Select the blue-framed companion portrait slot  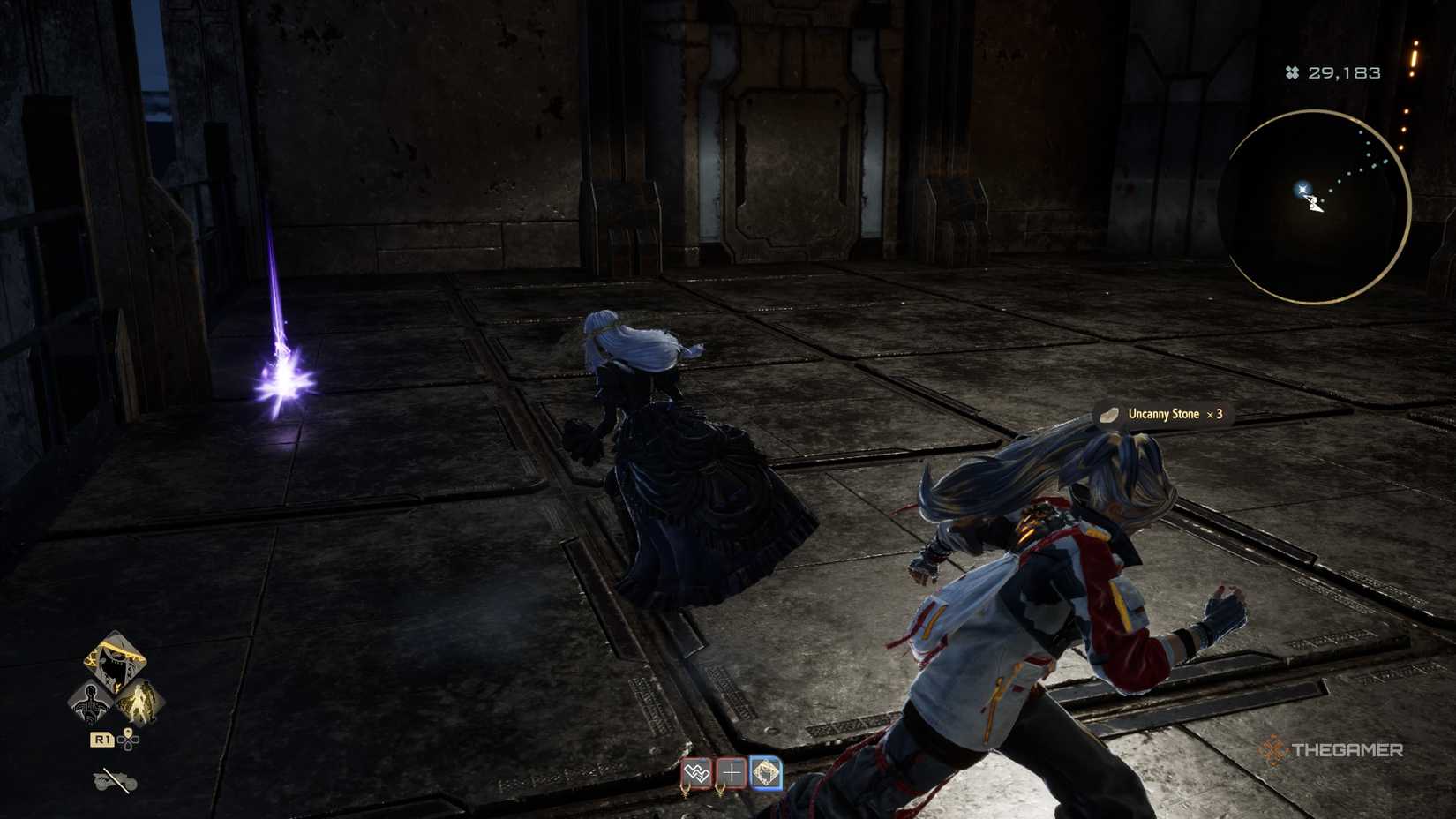pyautogui.click(x=766, y=773)
